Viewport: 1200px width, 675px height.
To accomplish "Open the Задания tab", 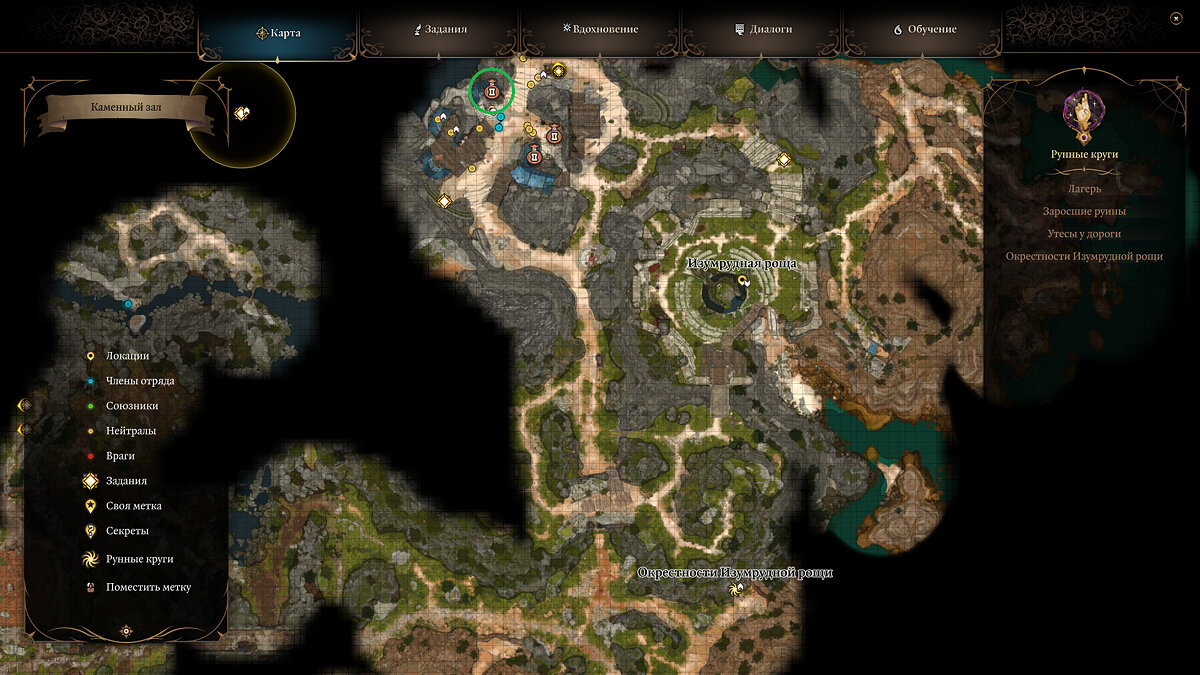I will (x=441, y=30).
